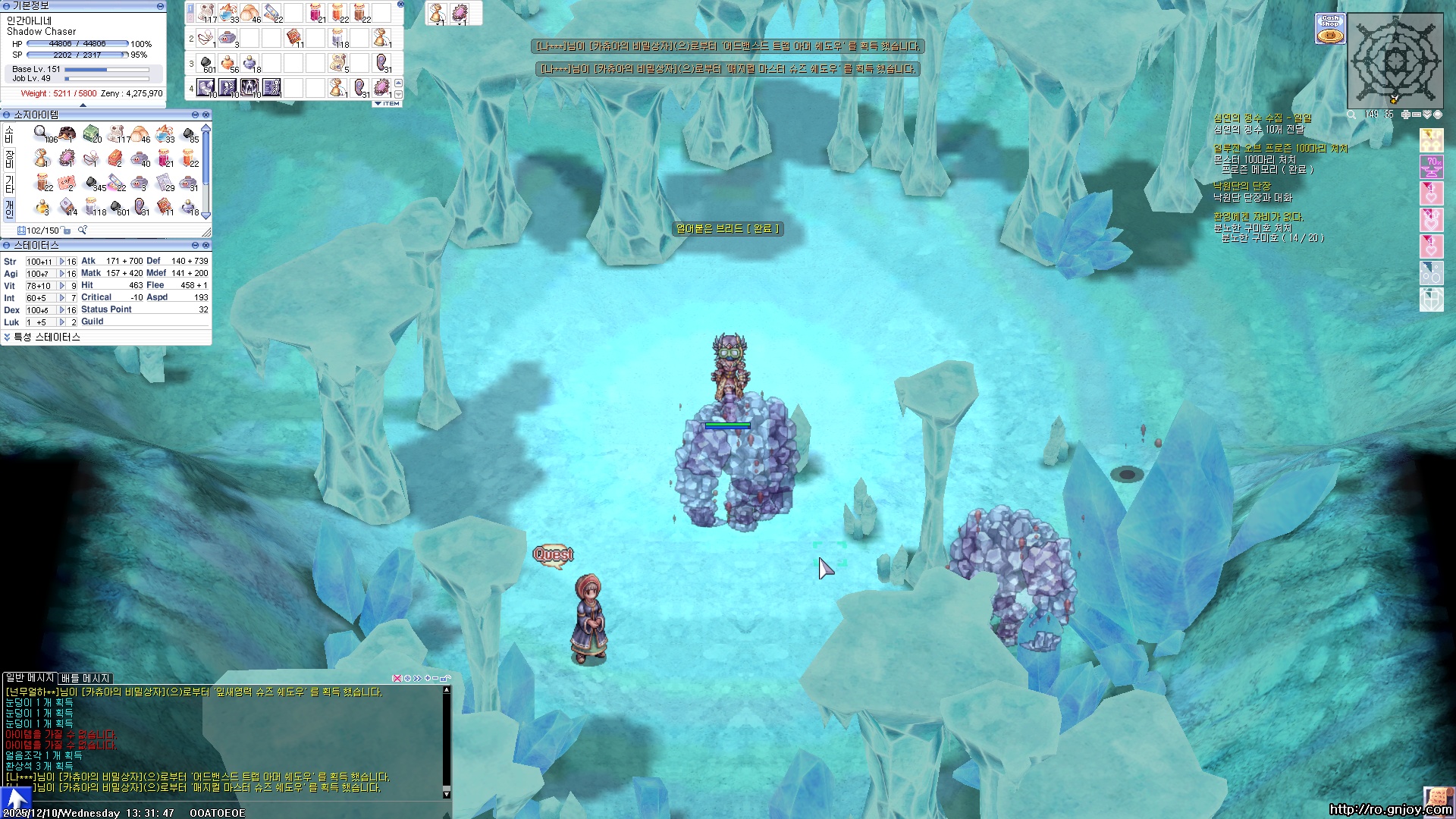Click the 70% weight status icon
The image size is (1456, 819).
[x=1431, y=166]
